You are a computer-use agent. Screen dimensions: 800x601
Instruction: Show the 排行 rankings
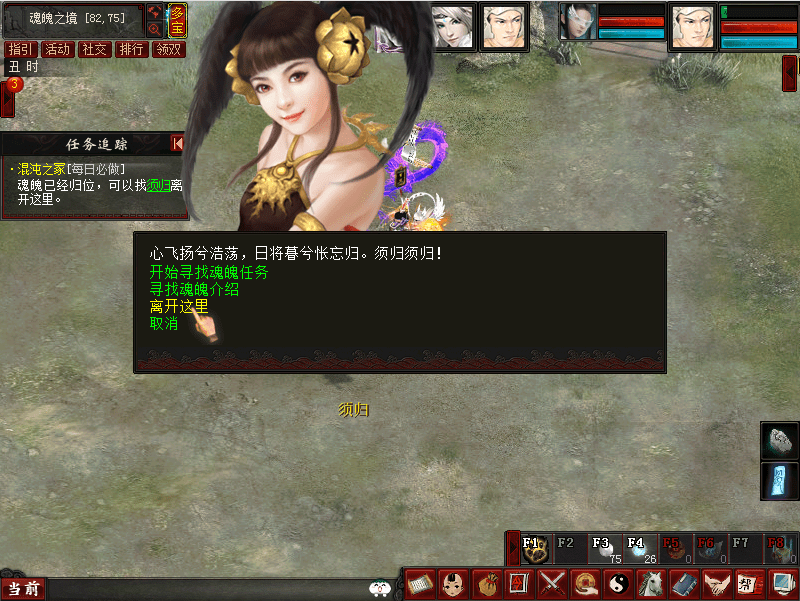coord(132,49)
